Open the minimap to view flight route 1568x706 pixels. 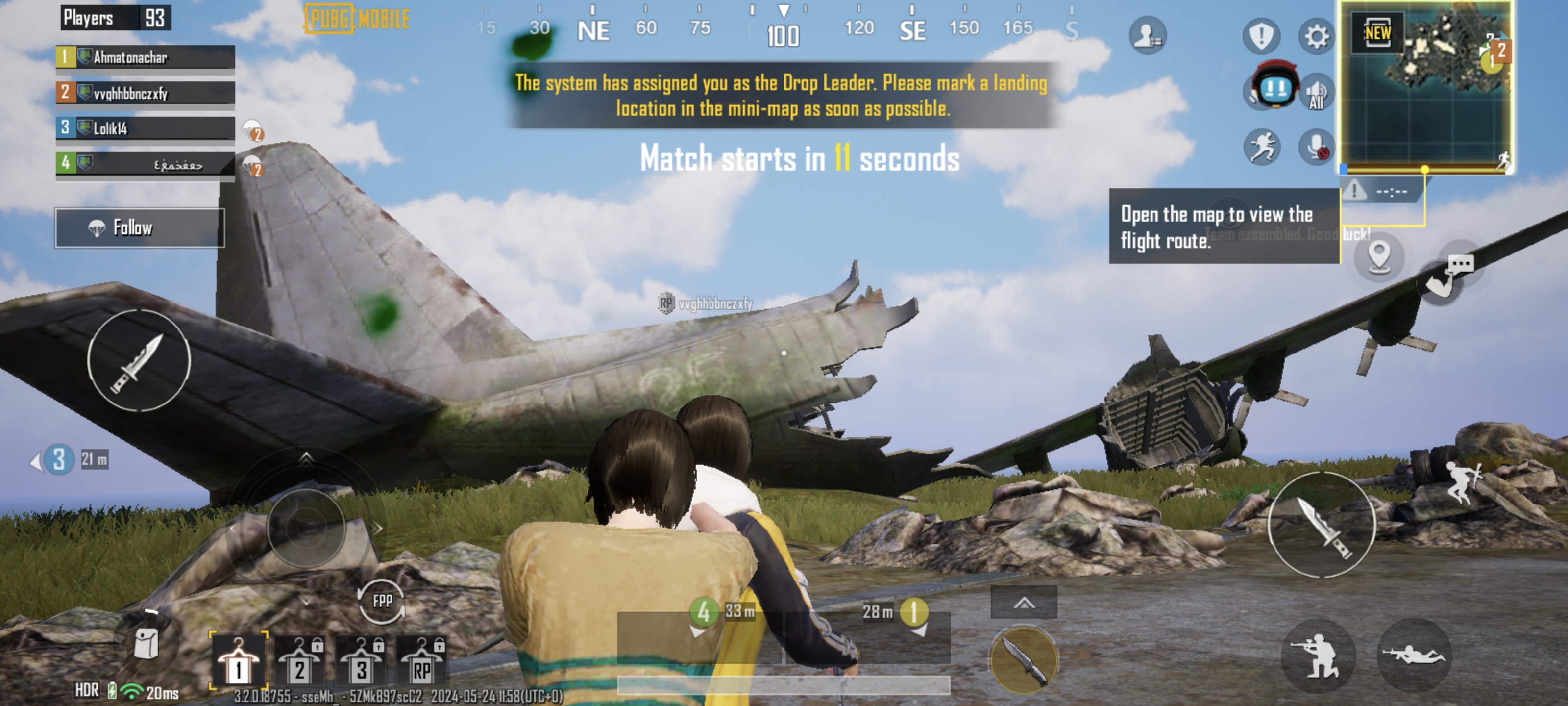coord(1425,86)
